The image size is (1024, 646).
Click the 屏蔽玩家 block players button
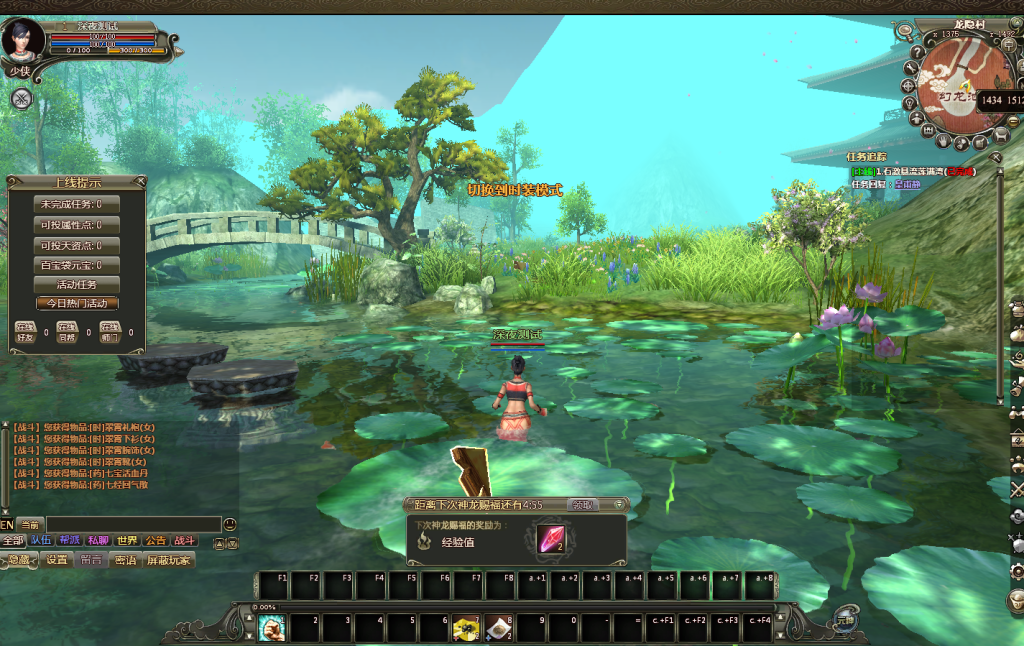(x=168, y=560)
